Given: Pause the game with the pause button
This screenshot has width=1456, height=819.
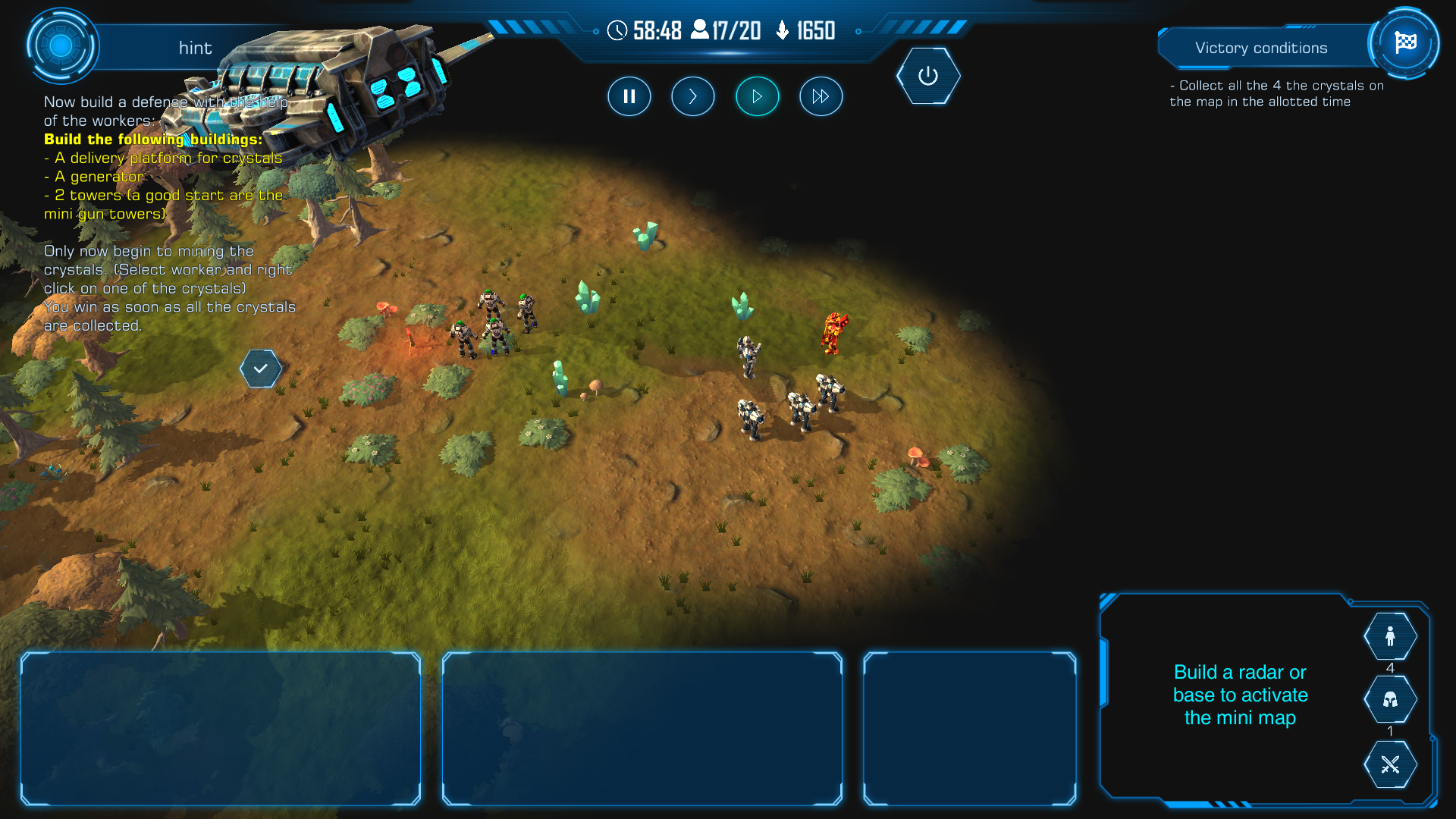Looking at the screenshot, I should click(x=629, y=96).
